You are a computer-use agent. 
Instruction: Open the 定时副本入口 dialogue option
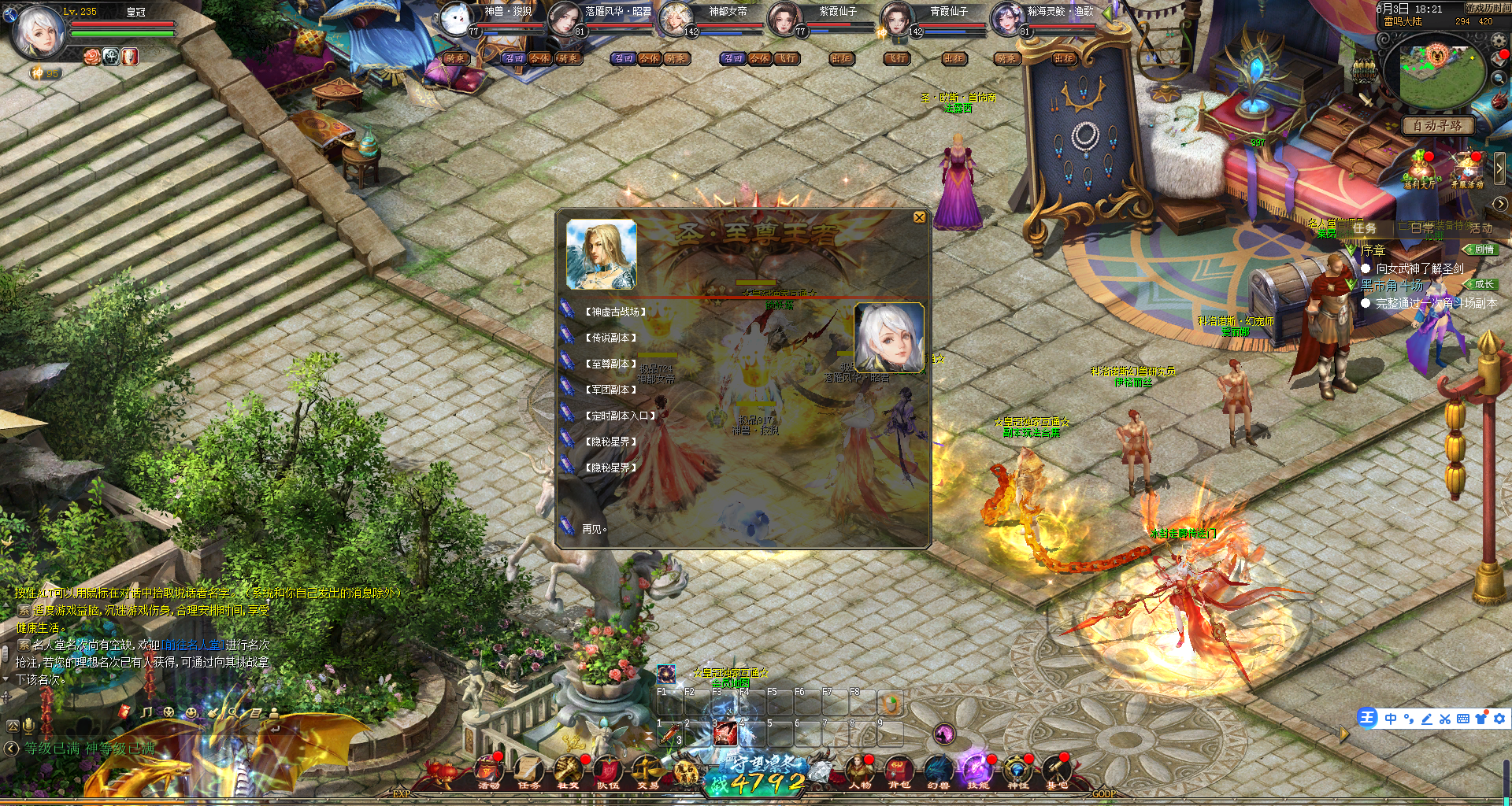[620, 416]
